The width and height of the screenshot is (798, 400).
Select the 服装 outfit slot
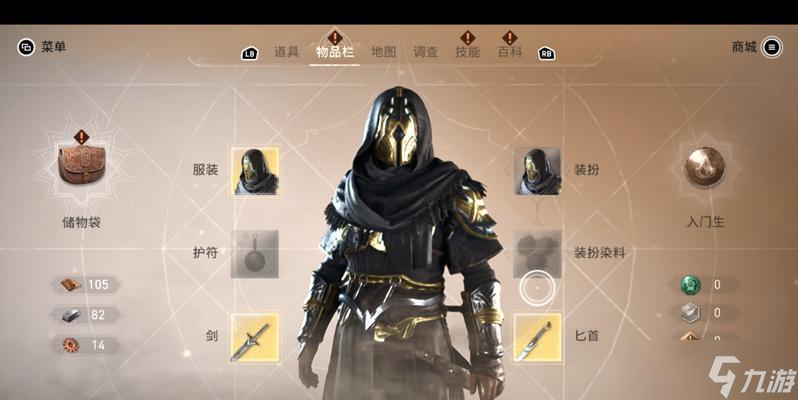pos(255,170)
